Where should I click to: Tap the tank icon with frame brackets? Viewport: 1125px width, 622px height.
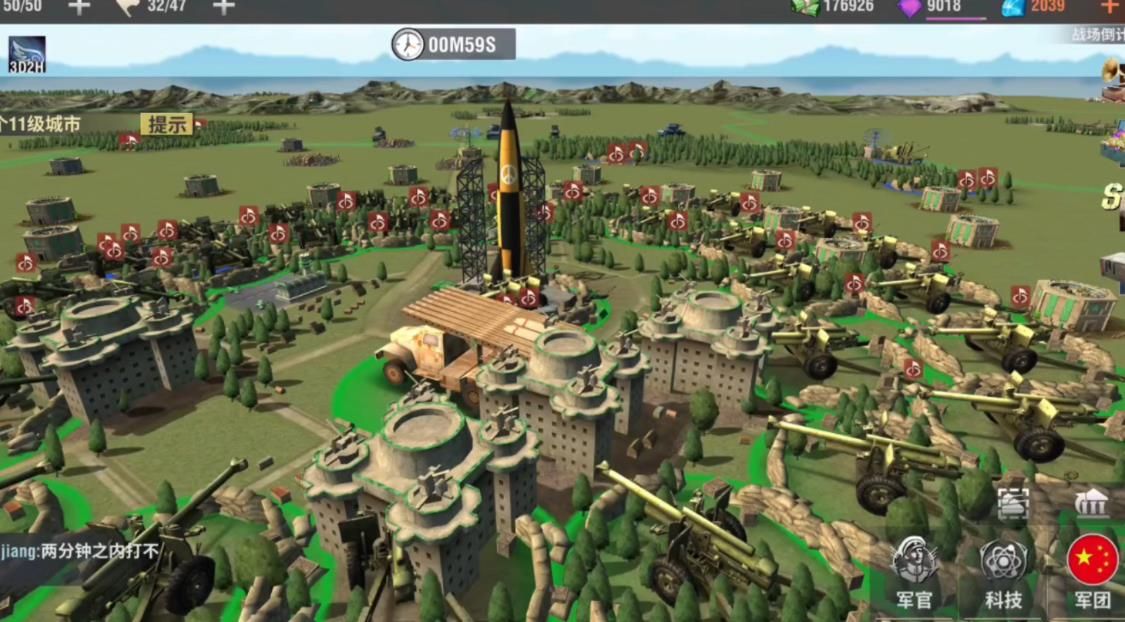tap(1012, 505)
